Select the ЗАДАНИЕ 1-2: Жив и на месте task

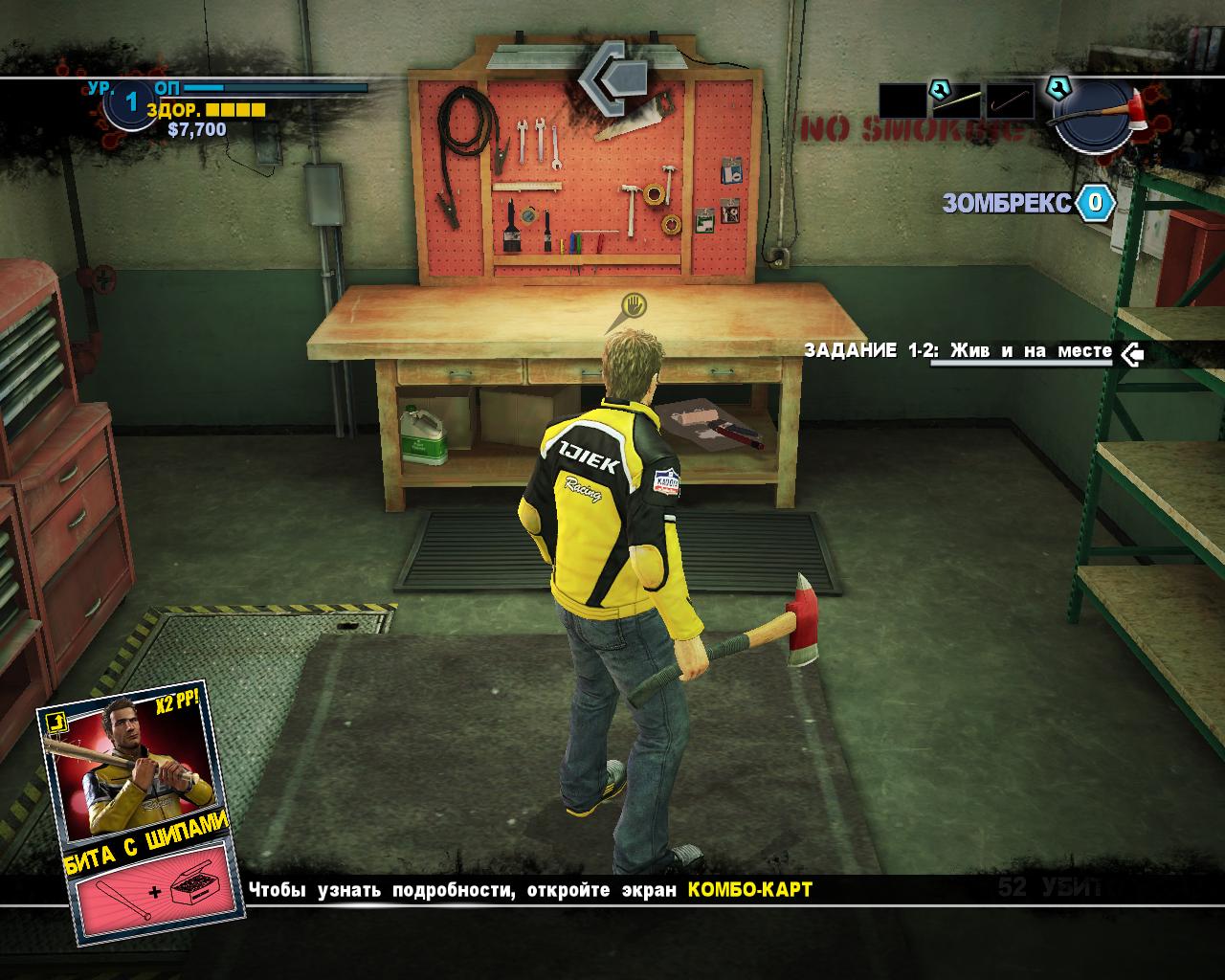(957, 351)
